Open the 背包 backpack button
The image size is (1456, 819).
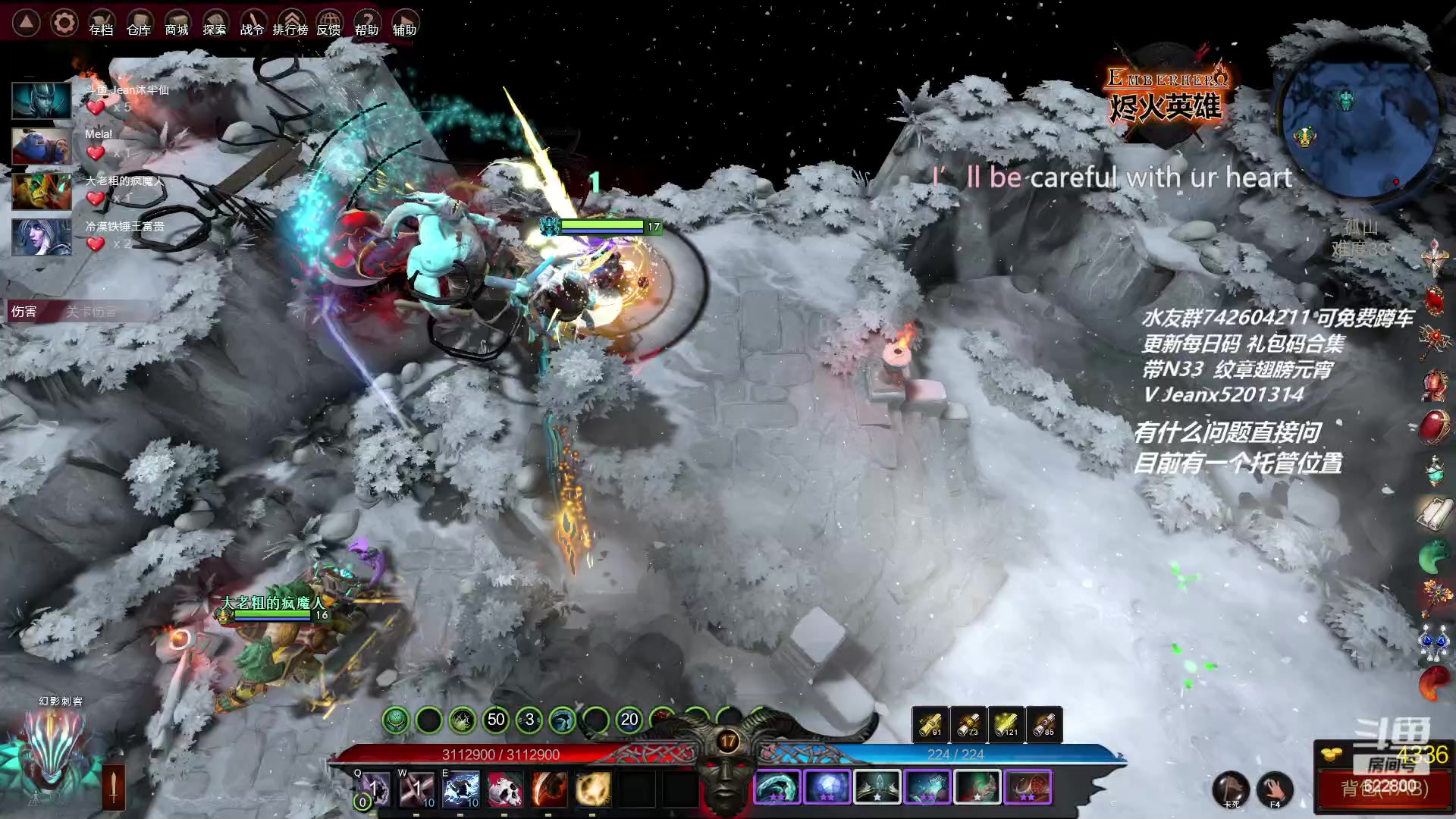click(1384, 789)
